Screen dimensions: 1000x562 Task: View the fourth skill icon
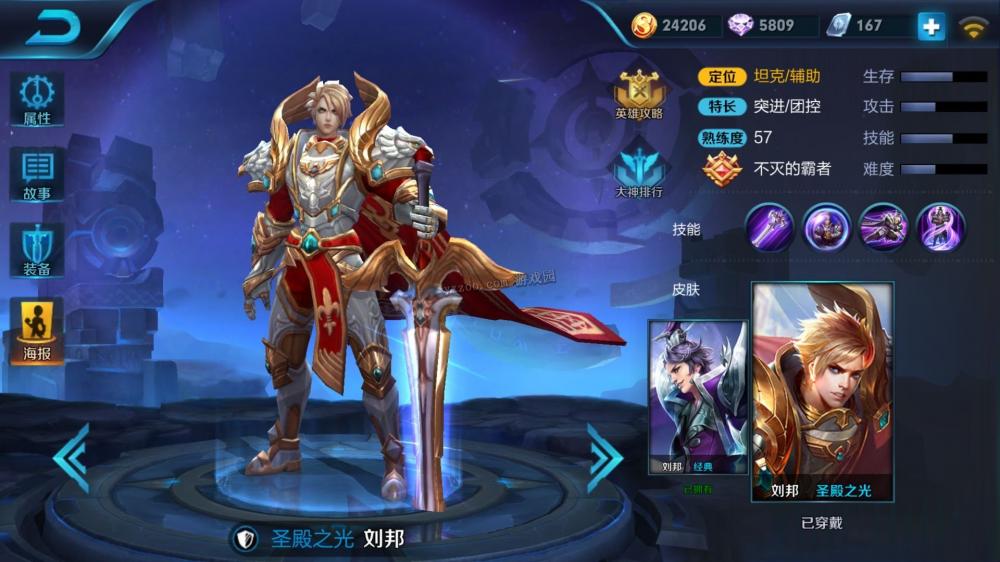coord(941,227)
